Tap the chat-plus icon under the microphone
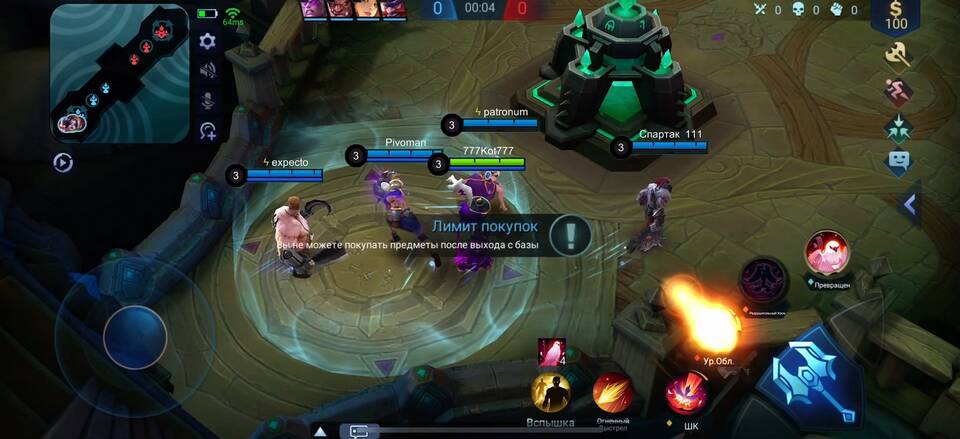The height and width of the screenshot is (439, 960). tap(208, 131)
